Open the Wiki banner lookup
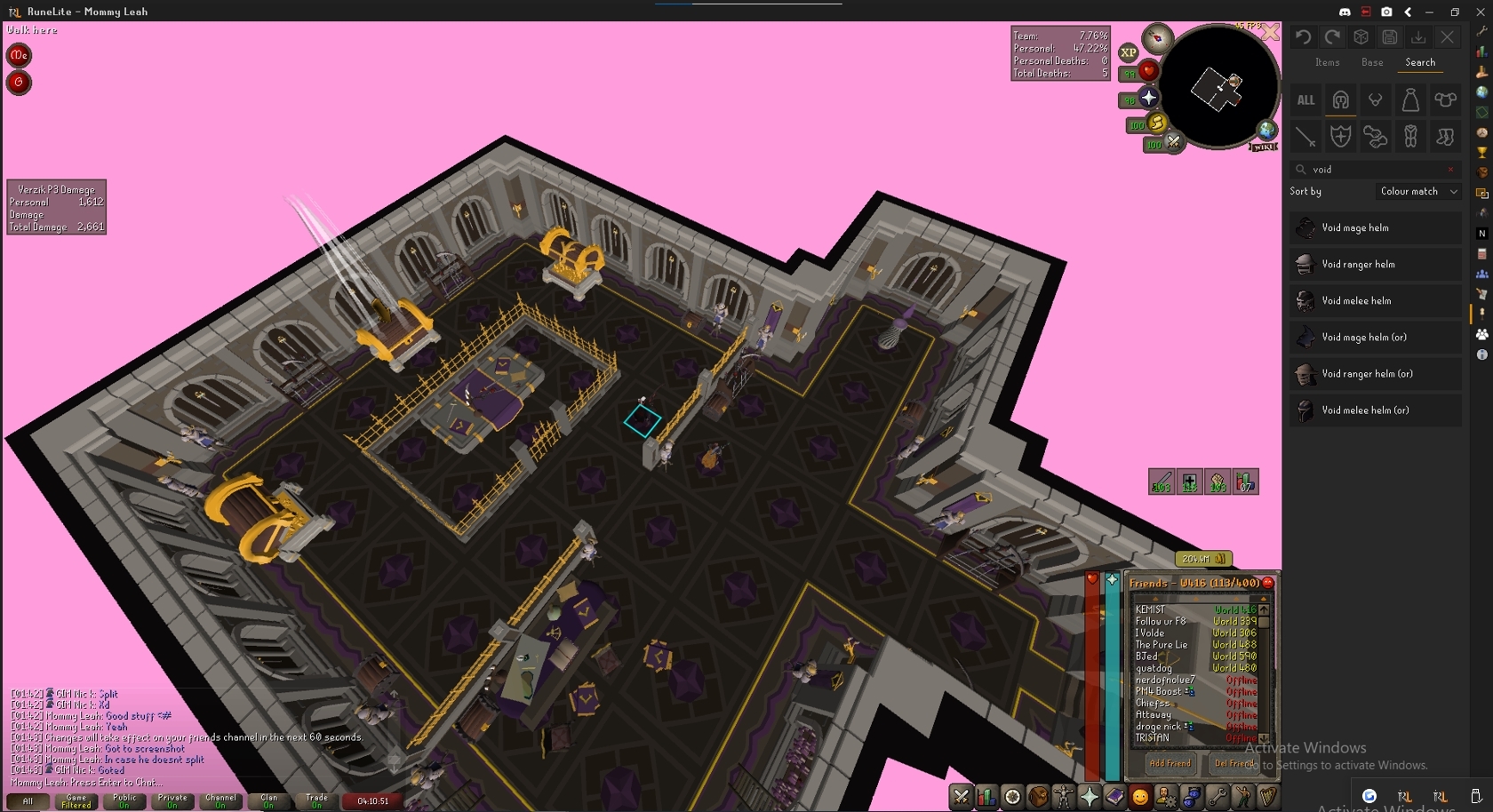The width and height of the screenshot is (1493, 812). 1264,145
